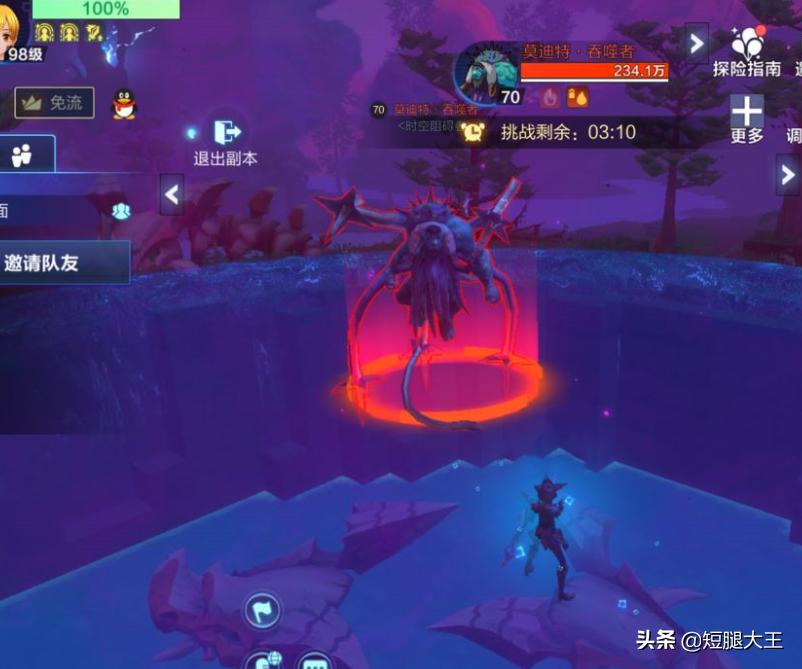This screenshot has height=669, width=802.
Task: Tap the flag marker button
Action: [x=262, y=609]
